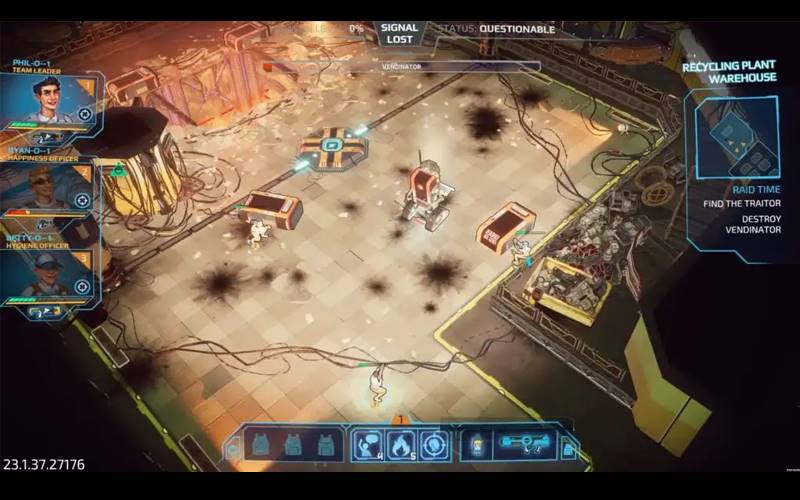Screen dimensions: 800x500
Task: Click the target button on Ryan-O-1's portrait
Action: tap(82, 200)
